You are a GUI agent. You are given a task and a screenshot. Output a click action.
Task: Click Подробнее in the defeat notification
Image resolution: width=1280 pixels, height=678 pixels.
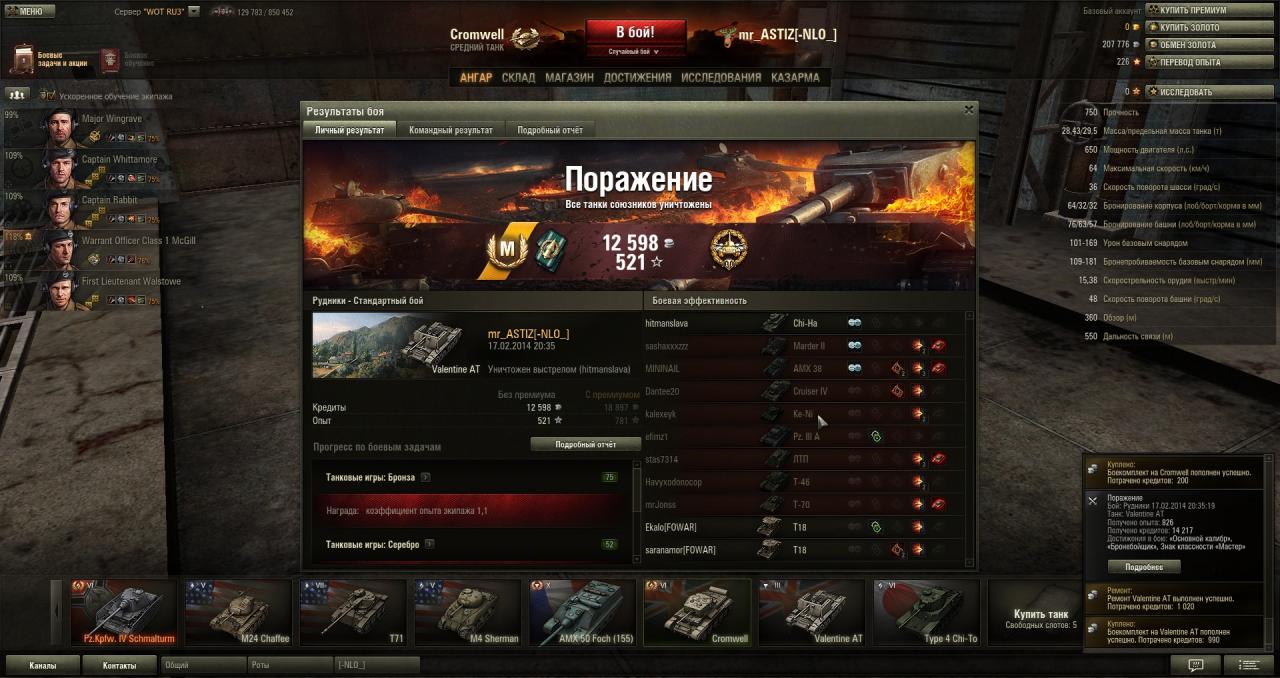pyautogui.click(x=1144, y=566)
